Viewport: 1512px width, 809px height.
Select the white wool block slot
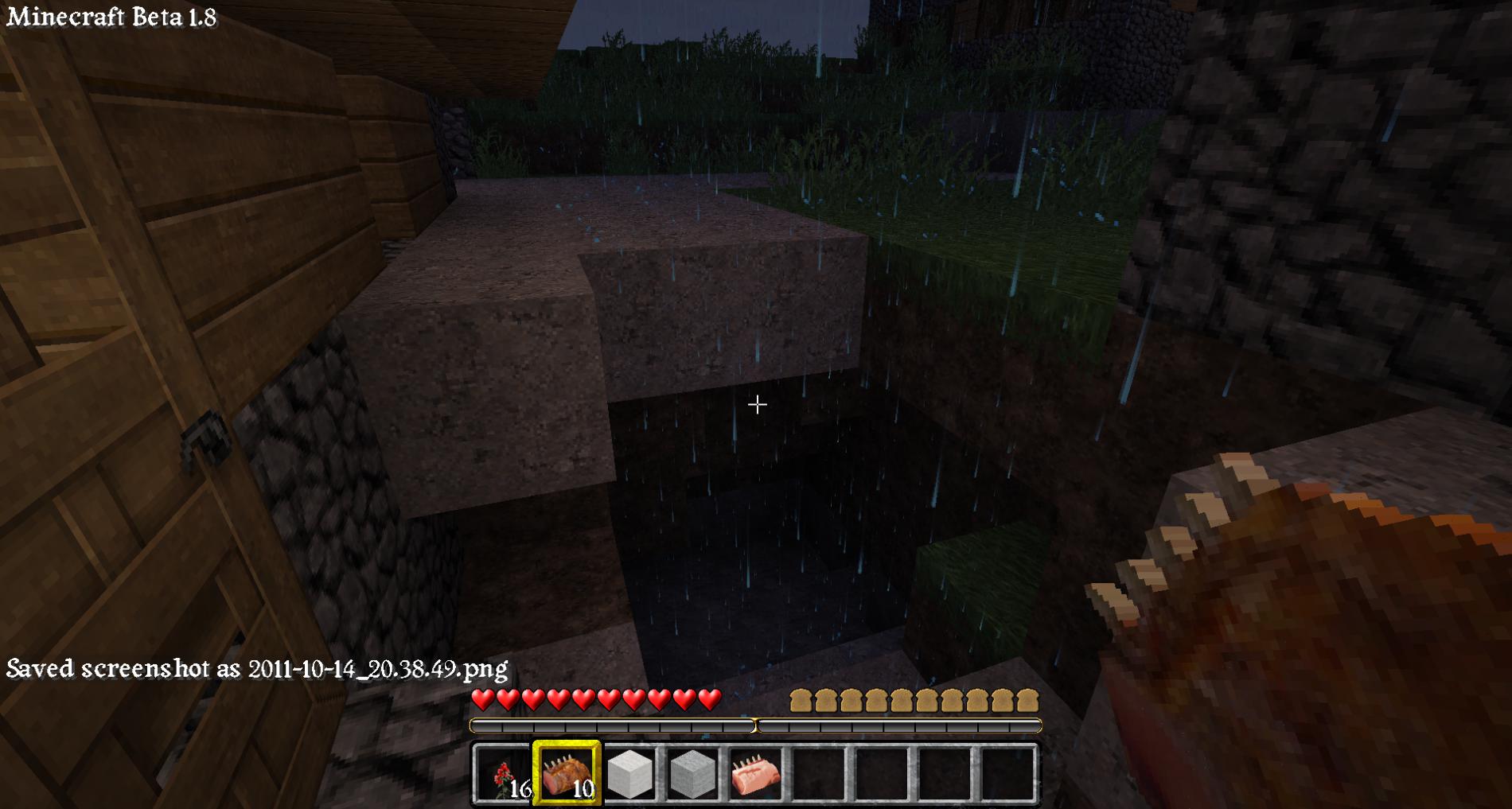click(x=629, y=775)
